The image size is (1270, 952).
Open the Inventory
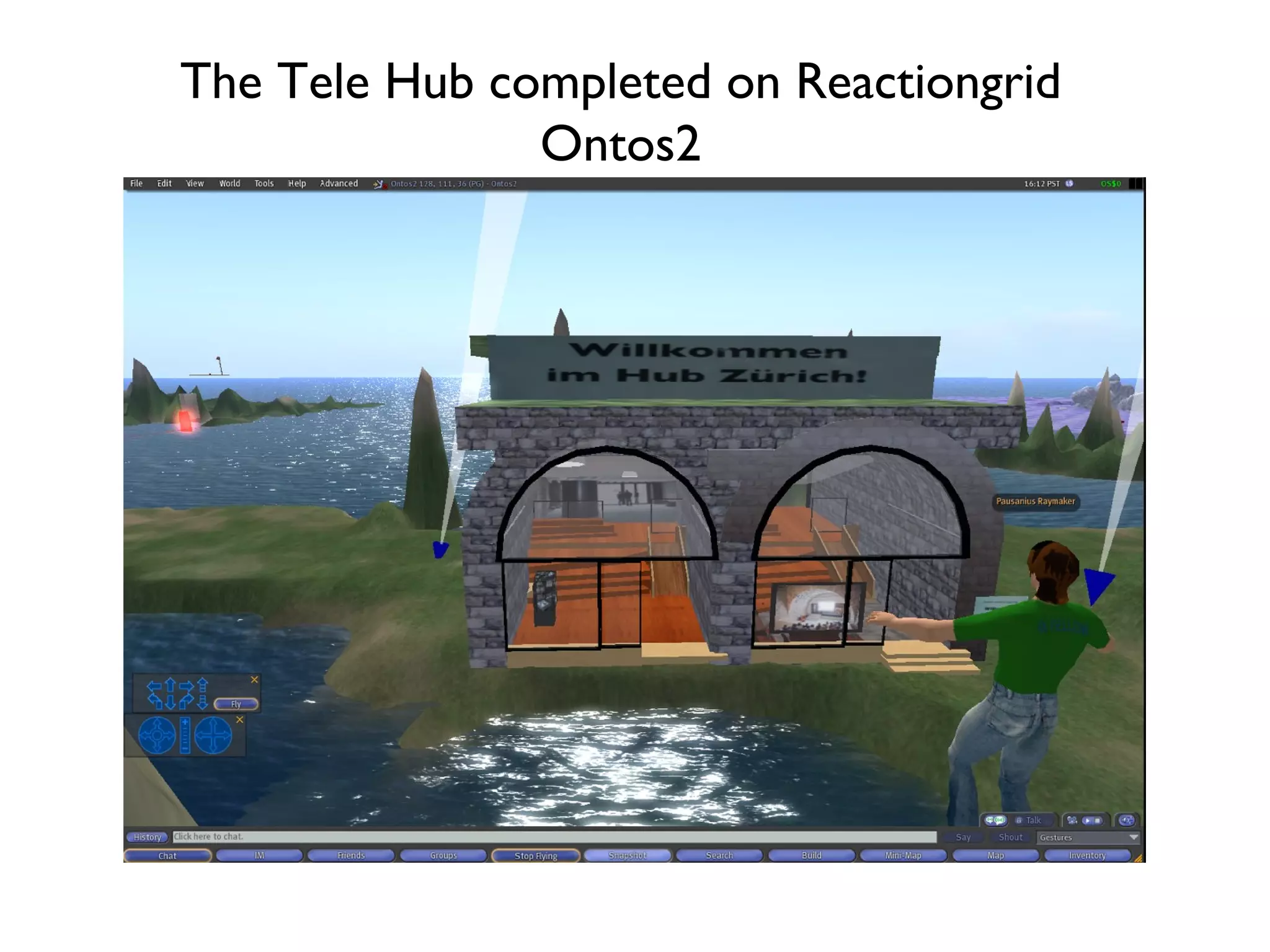[1087, 856]
